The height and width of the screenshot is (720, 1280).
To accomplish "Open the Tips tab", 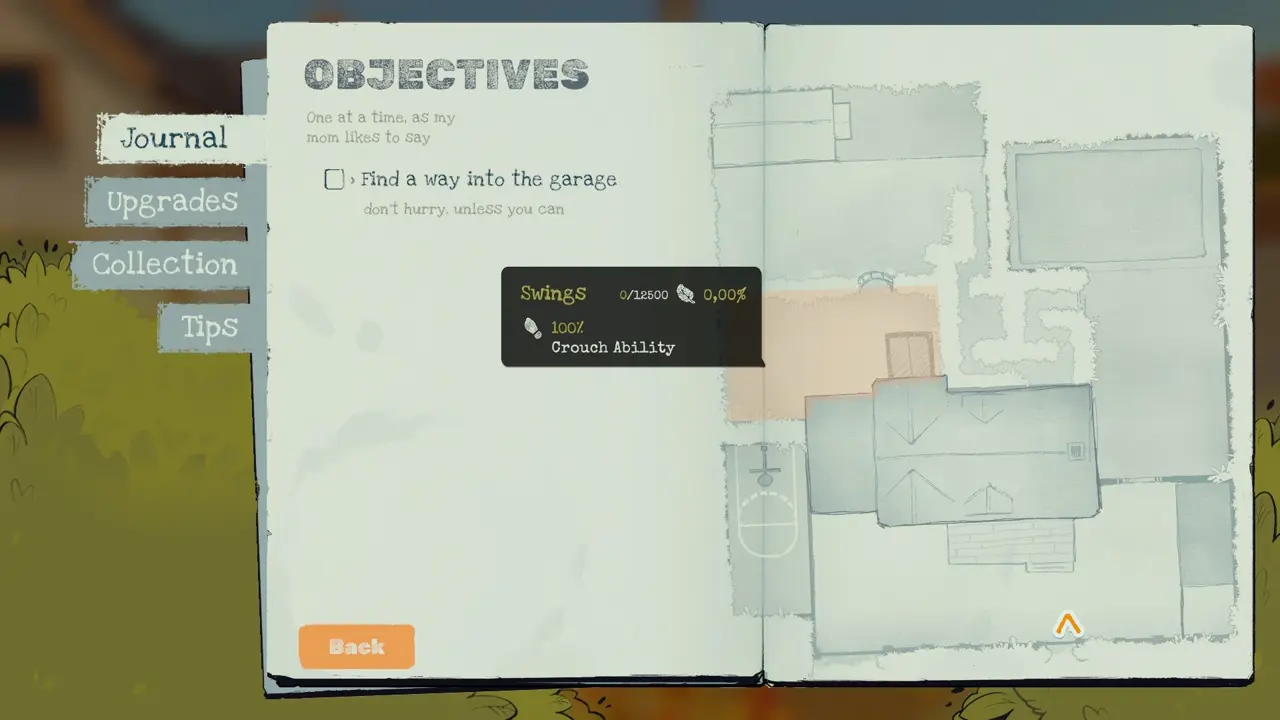I will [210, 327].
